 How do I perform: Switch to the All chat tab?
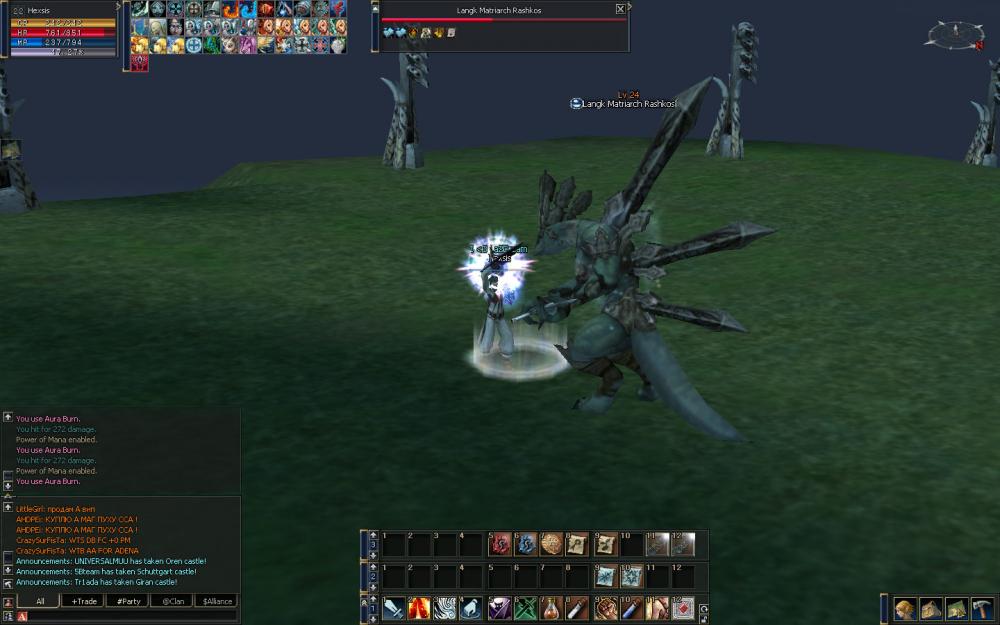pyautogui.click(x=40, y=601)
